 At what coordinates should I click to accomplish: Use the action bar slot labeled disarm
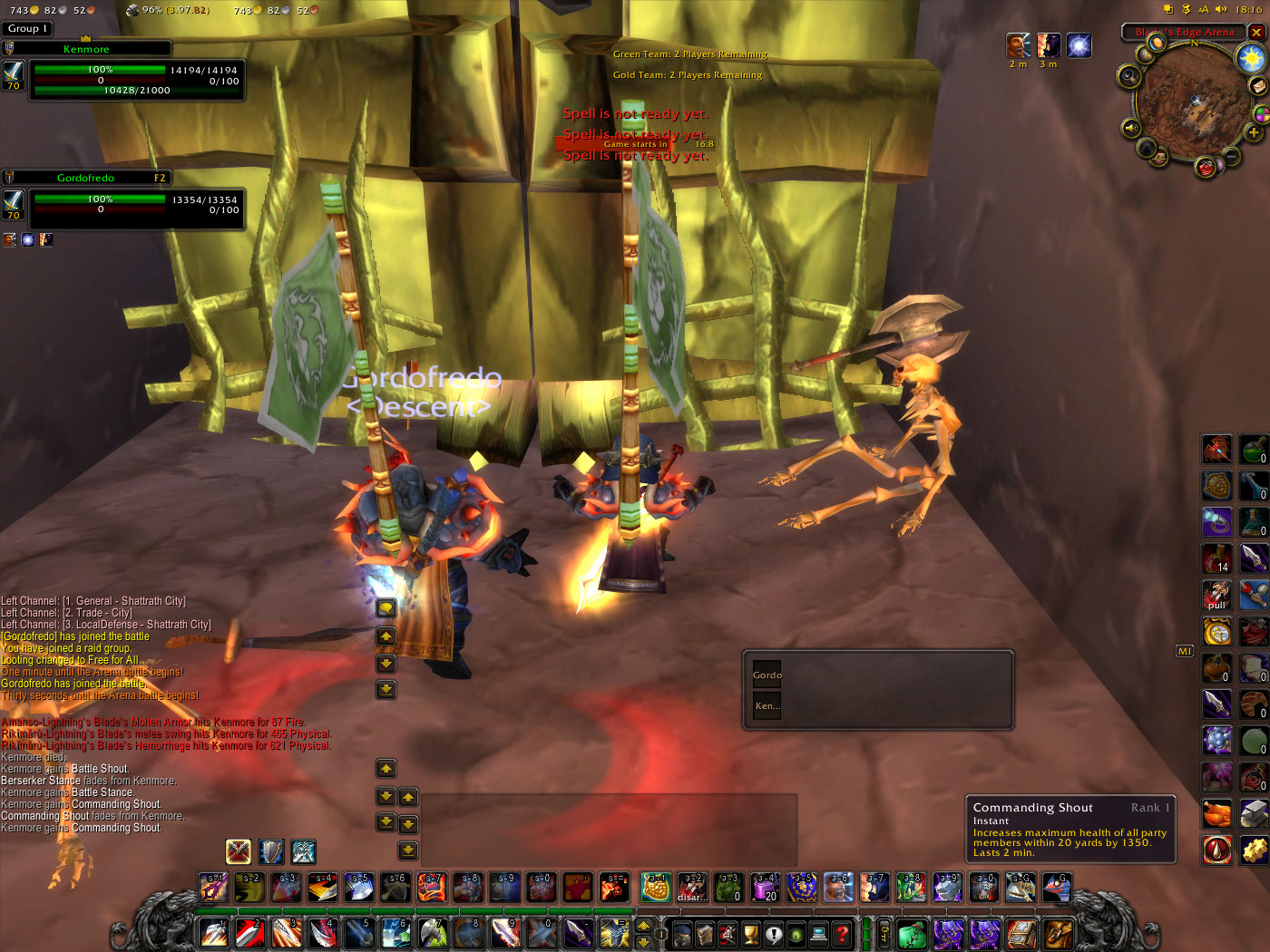click(x=692, y=888)
